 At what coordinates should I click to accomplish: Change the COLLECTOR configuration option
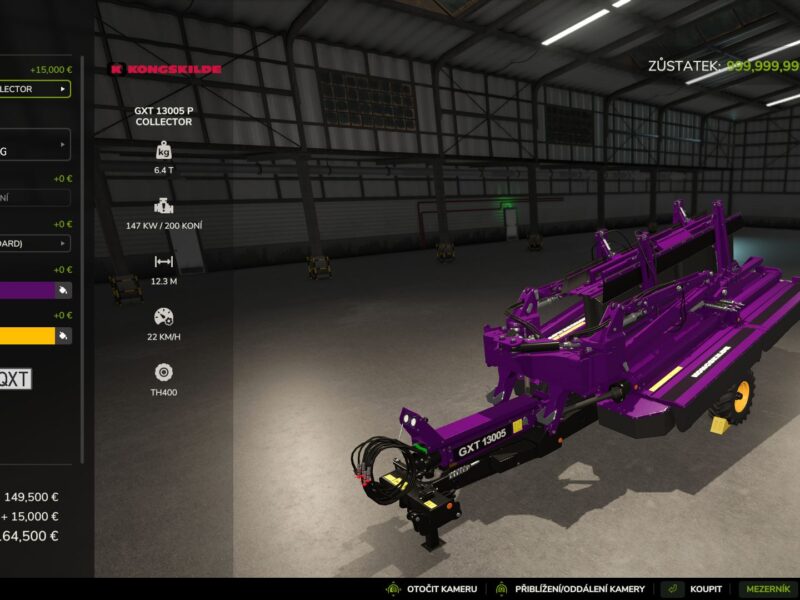35,89
